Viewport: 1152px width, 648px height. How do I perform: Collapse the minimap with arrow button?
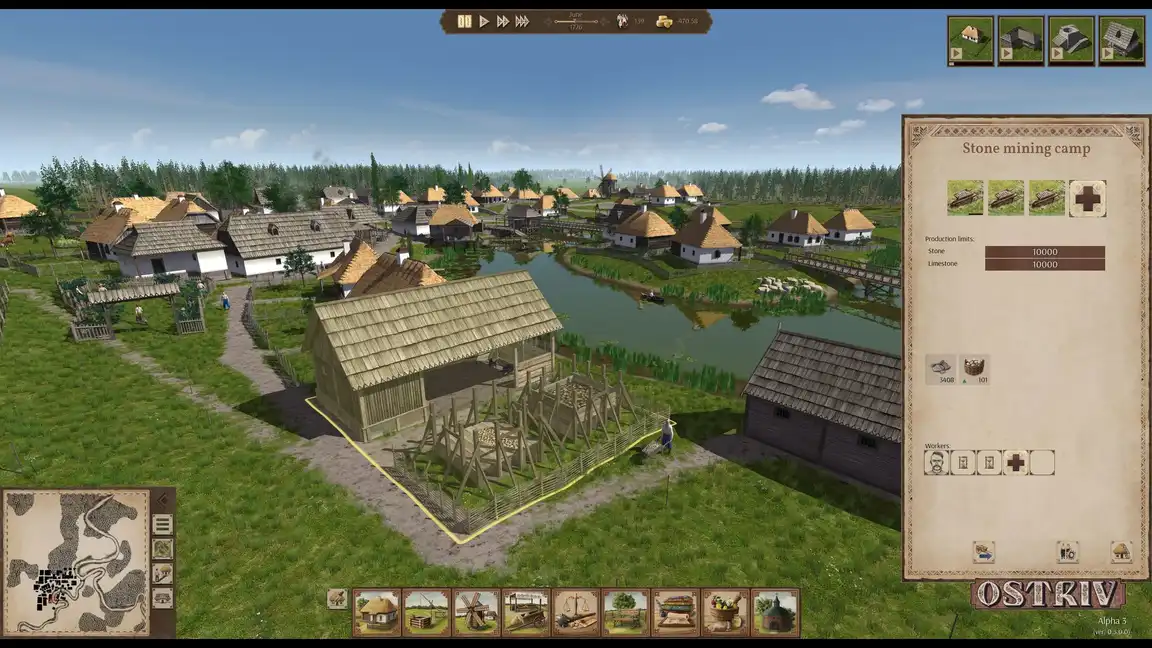(x=162, y=499)
